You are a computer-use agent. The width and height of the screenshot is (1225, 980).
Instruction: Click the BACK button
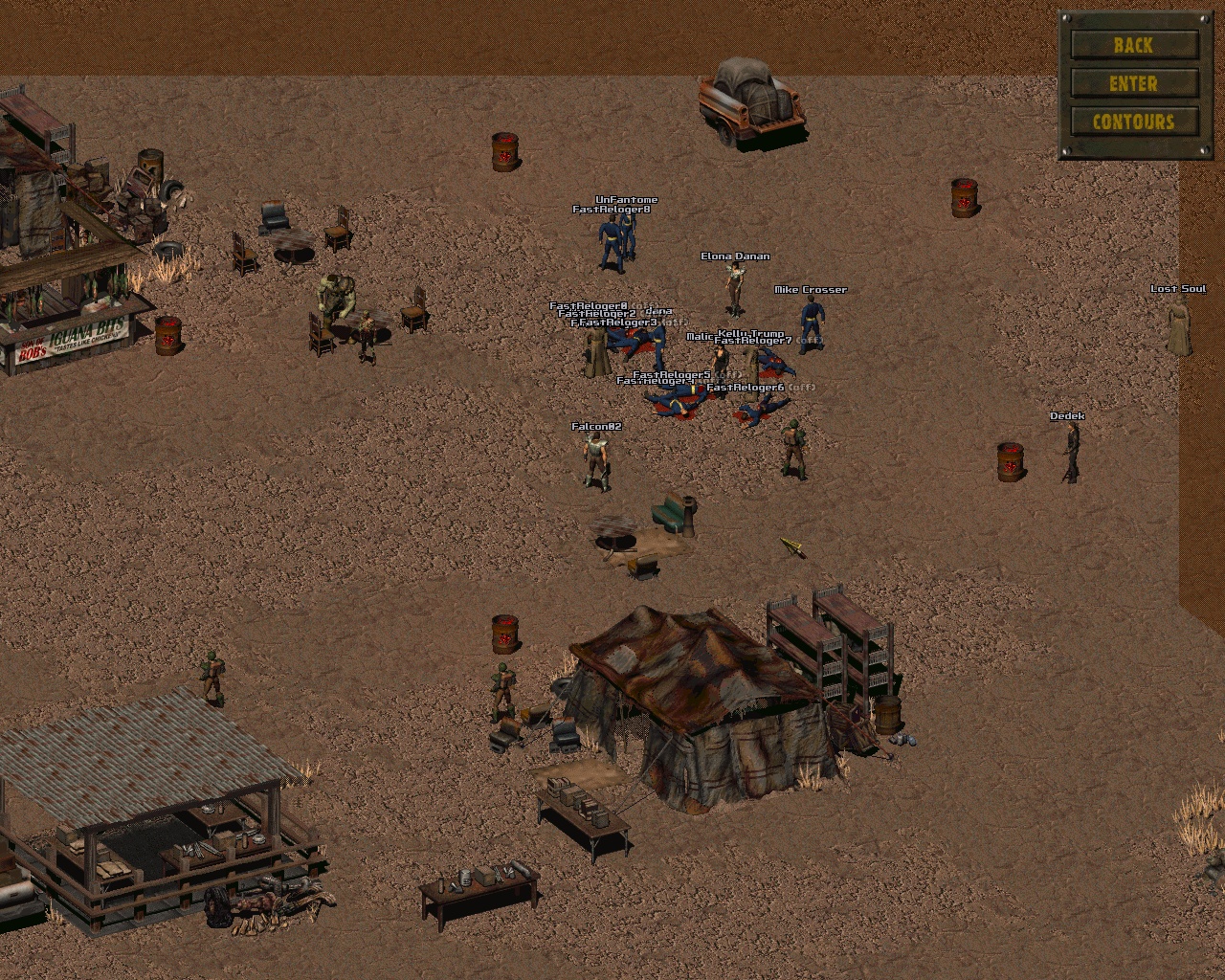coord(1134,45)
